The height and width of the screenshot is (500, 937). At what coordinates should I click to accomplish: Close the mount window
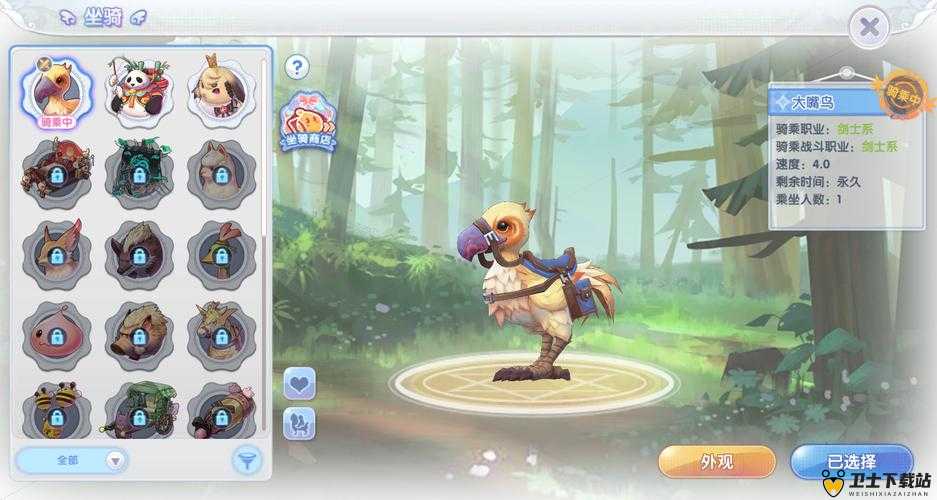tap(871, 28)
